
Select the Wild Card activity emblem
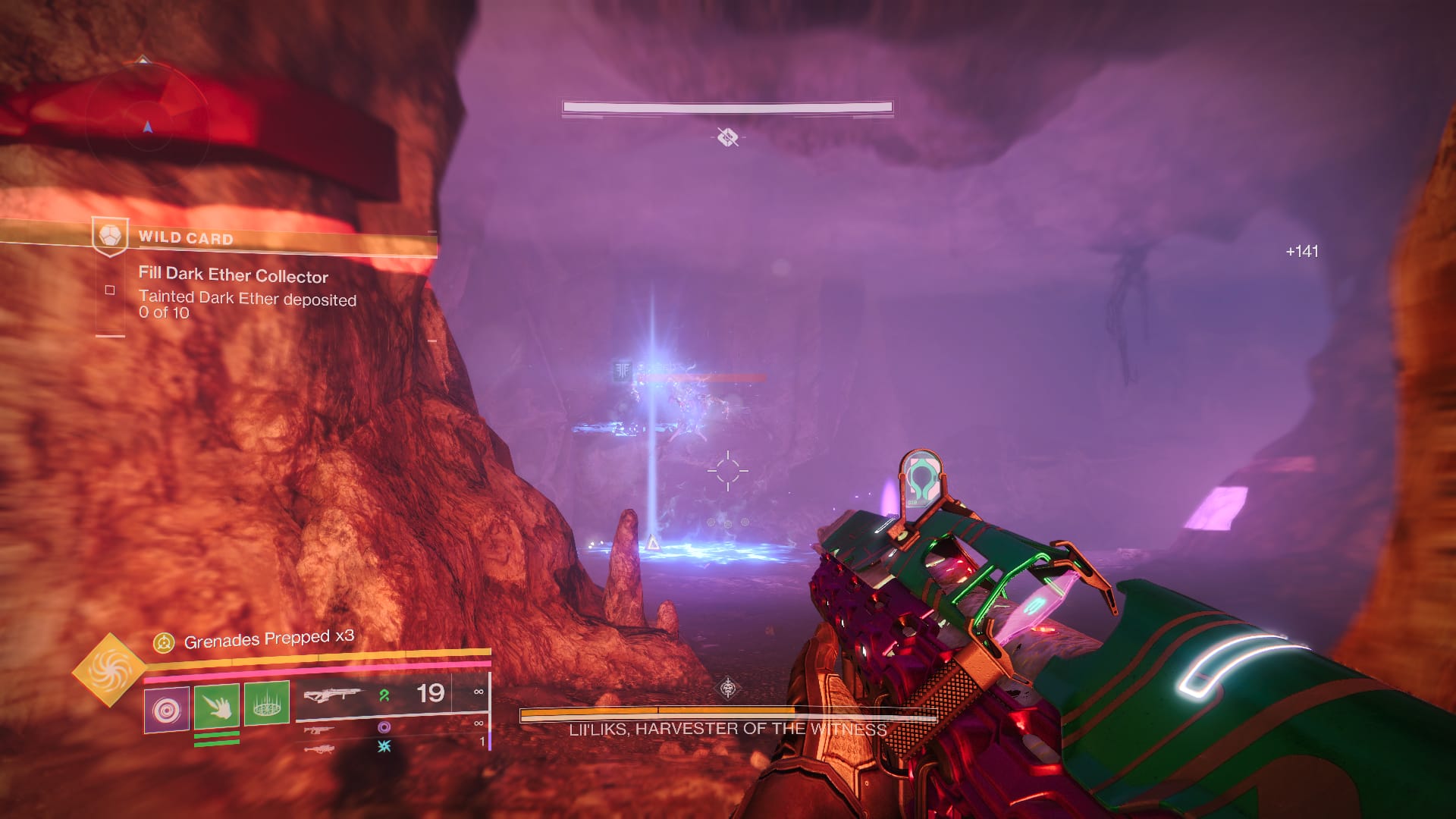click(x=110, y=237)
